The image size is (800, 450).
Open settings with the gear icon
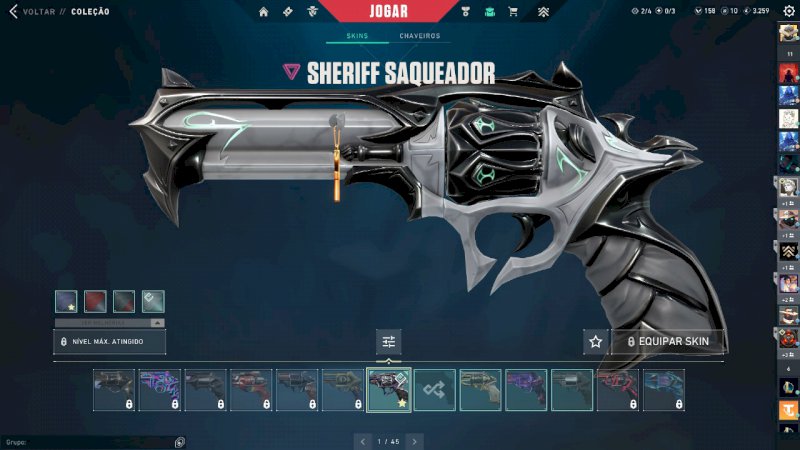click(x=787, y=11)
